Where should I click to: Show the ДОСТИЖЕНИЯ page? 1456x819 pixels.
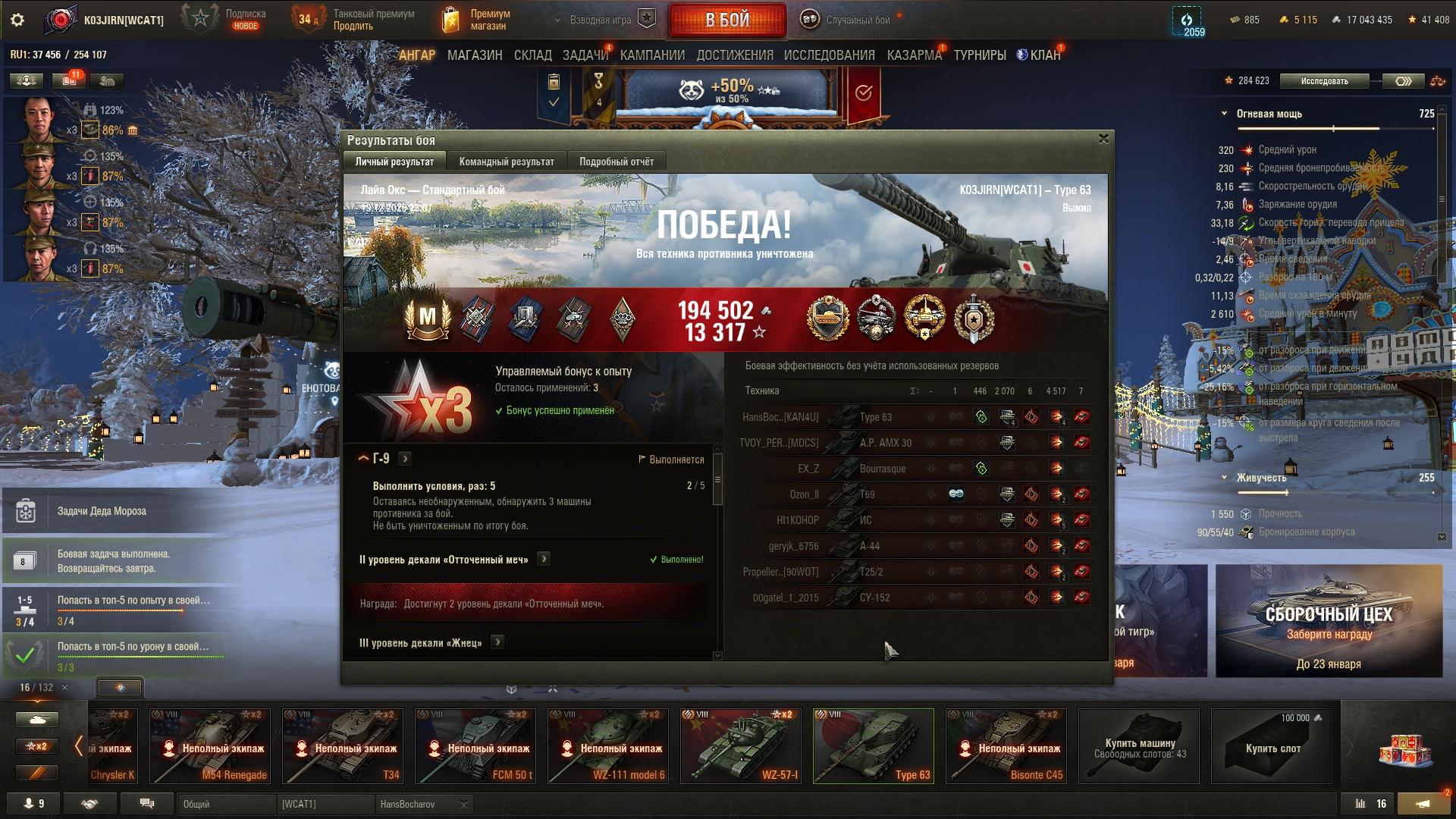pos(734,55)
